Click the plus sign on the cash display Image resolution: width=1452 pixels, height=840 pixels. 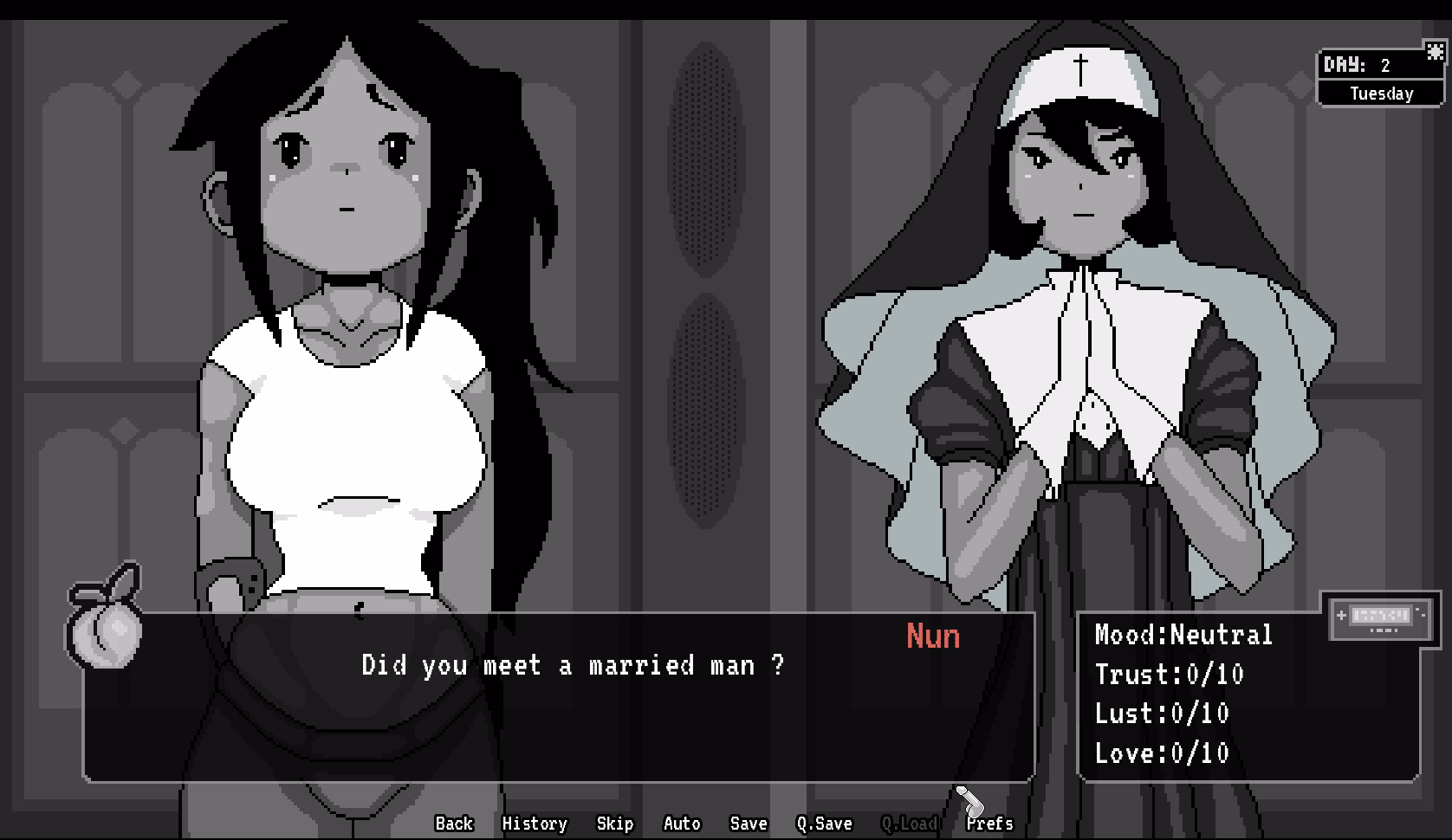[x=1341, y=615]
